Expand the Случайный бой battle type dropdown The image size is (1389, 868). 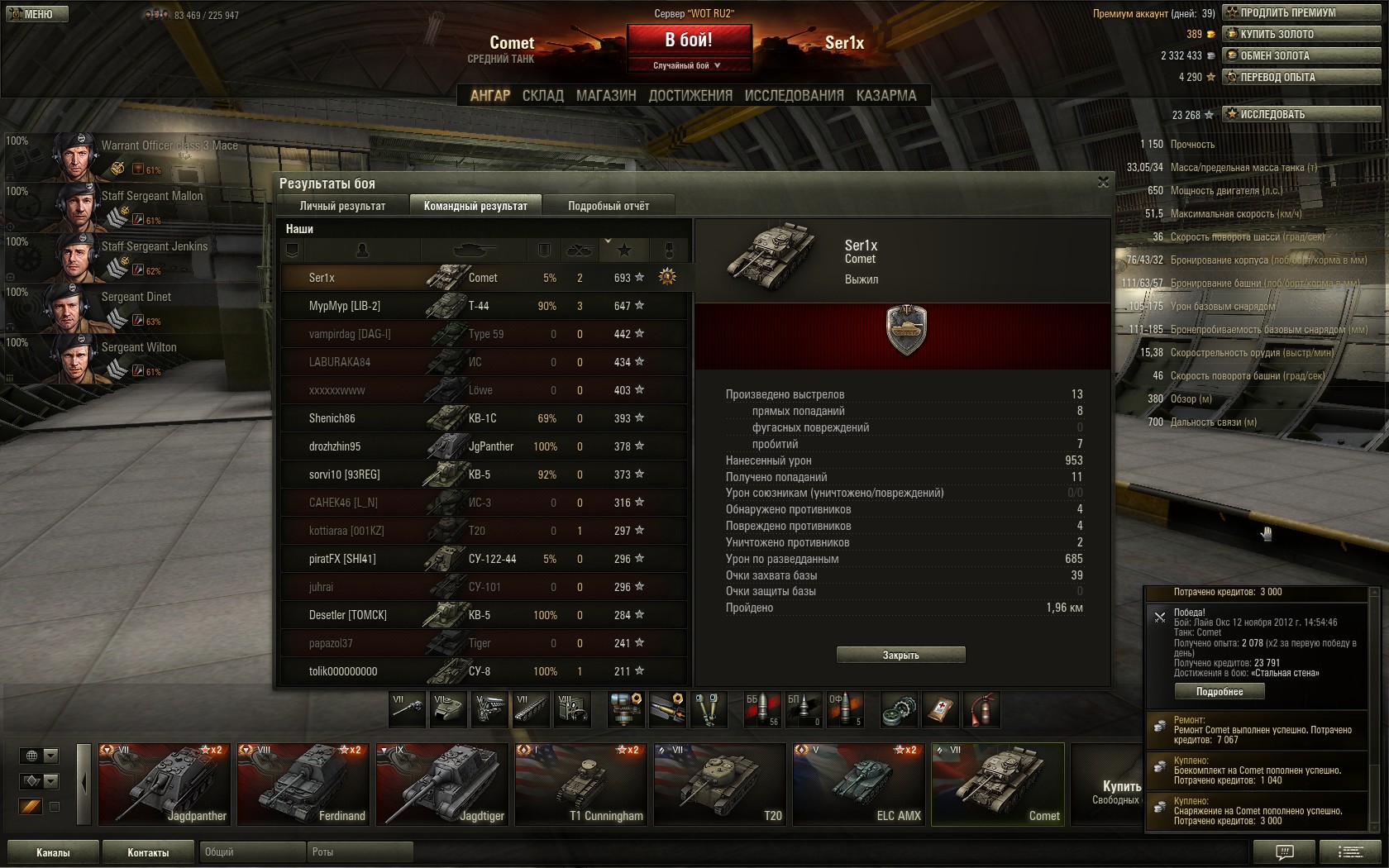pos(689,65)
